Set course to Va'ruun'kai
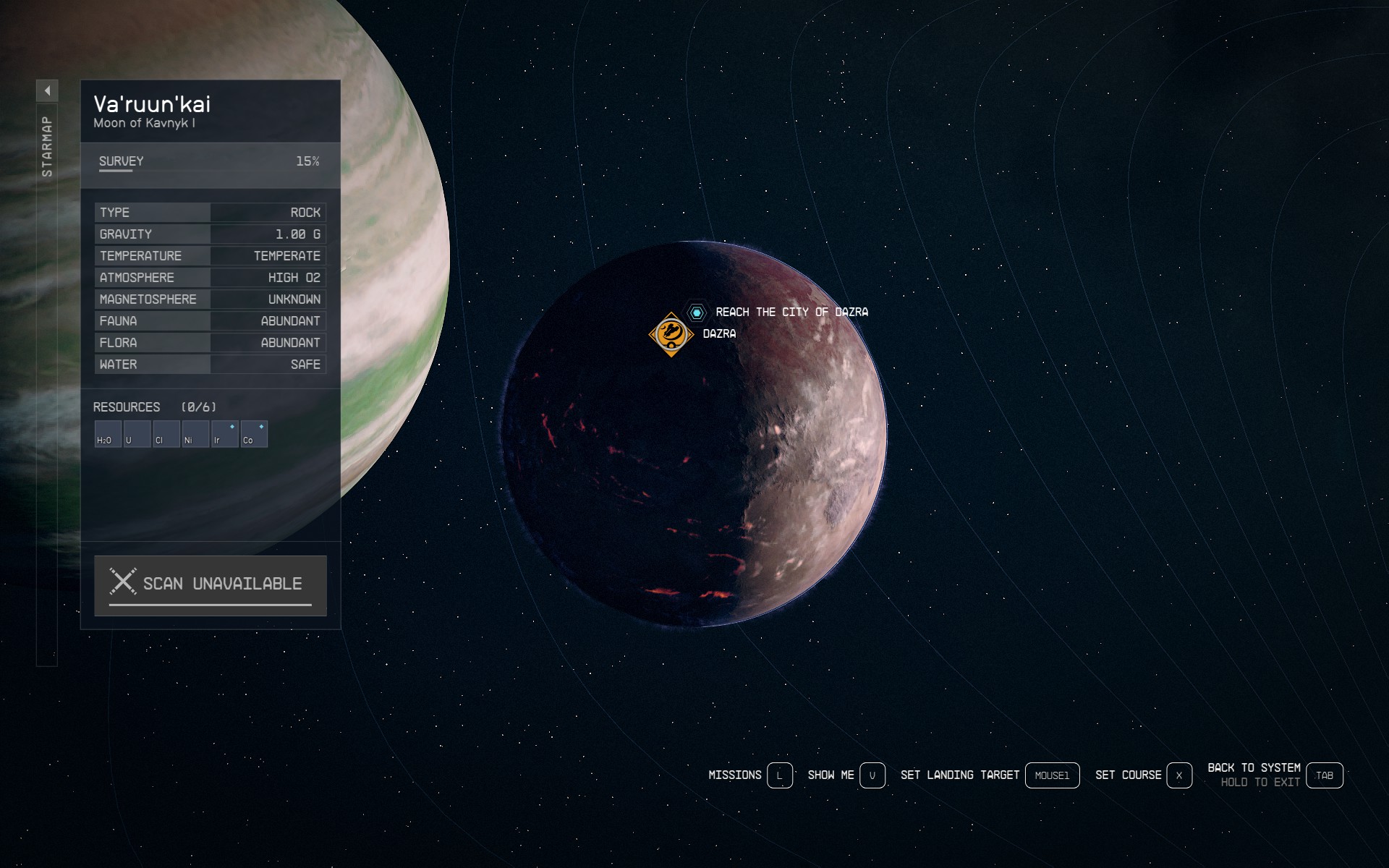 click(1178, 775)
